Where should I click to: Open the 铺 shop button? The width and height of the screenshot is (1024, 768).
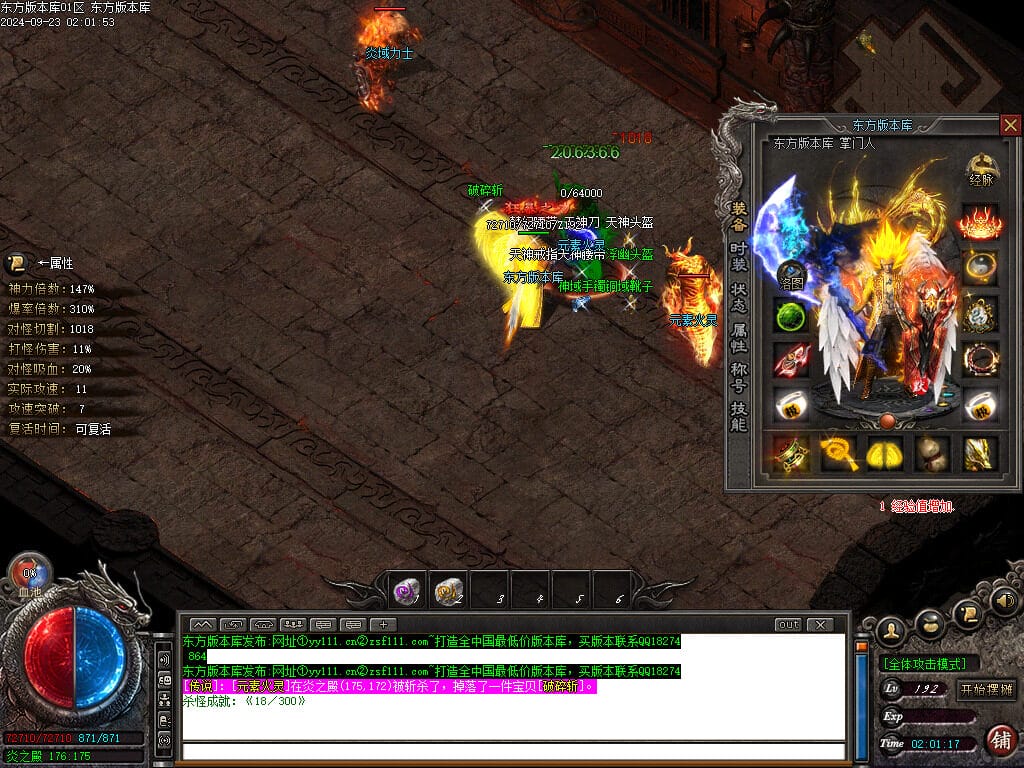click(1000, 741)
